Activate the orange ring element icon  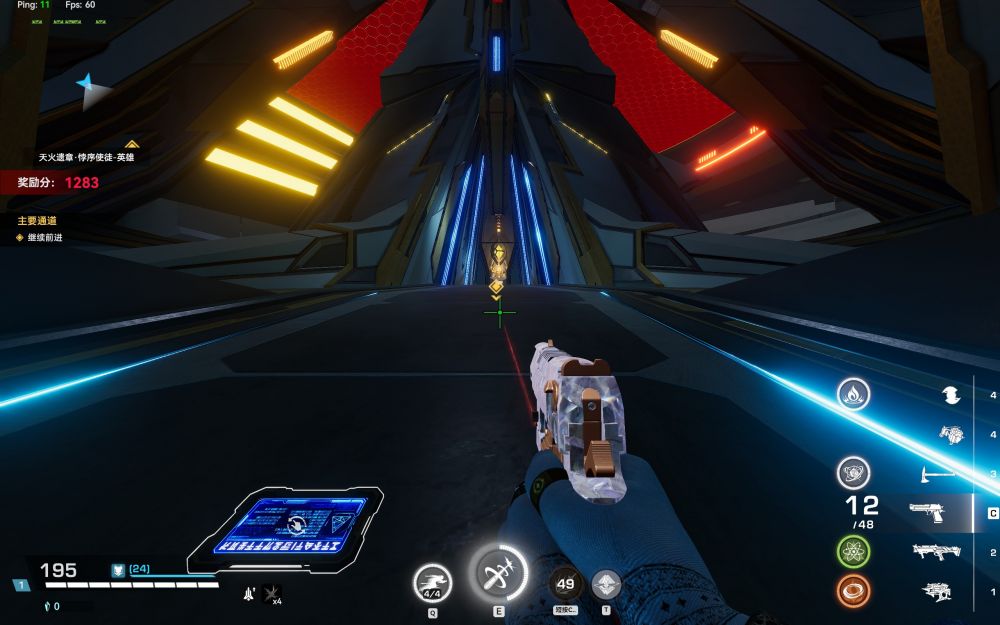point(853,591)
